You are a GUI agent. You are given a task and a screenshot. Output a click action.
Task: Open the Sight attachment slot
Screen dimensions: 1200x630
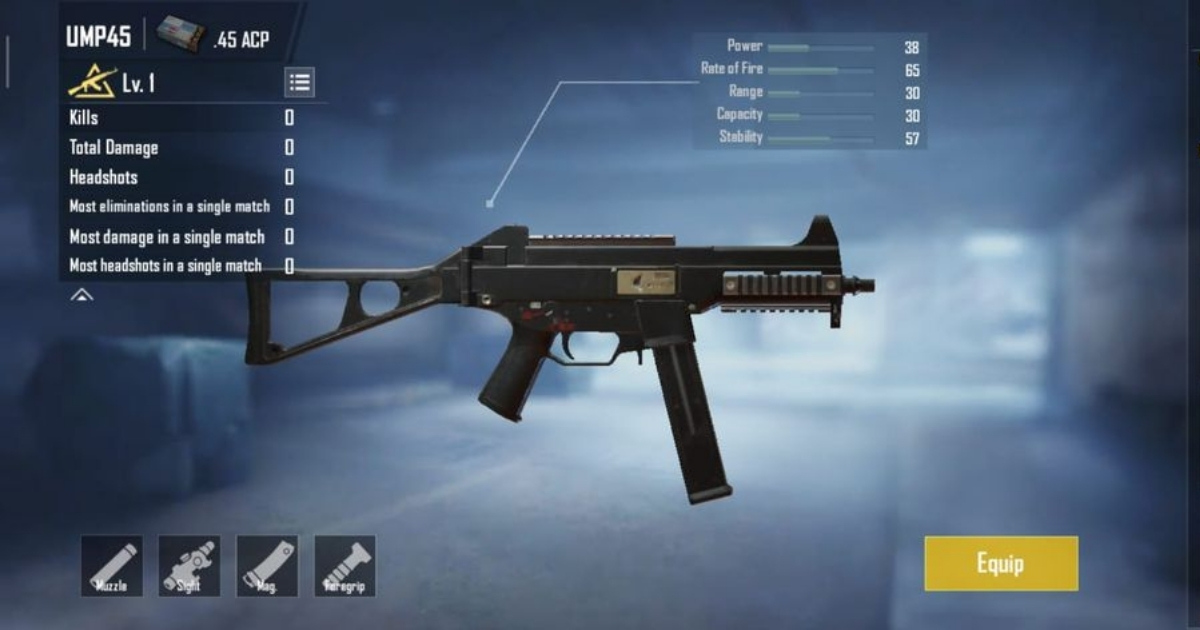189,566
